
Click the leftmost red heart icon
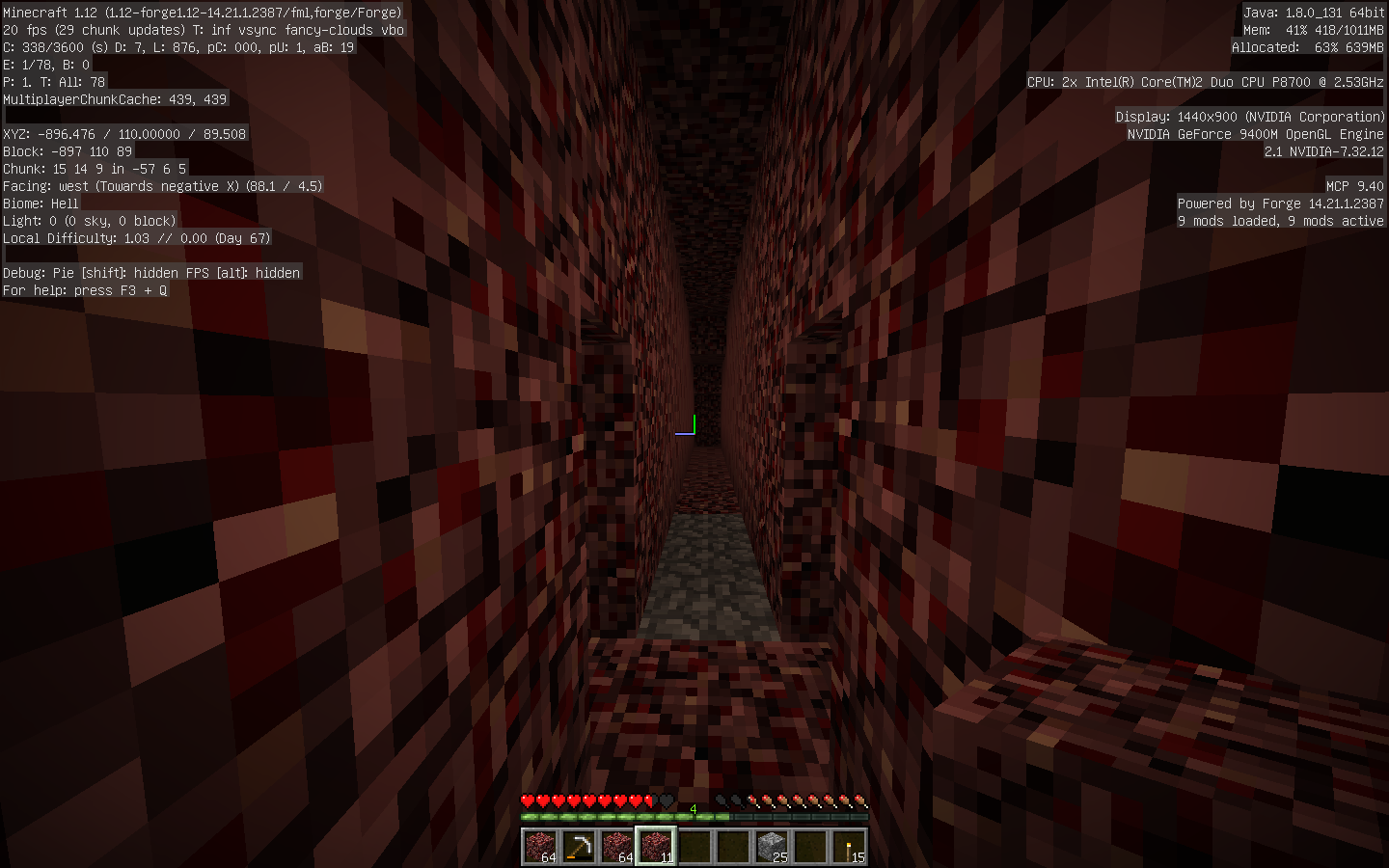pyautogui.click(x=527, y=800)
